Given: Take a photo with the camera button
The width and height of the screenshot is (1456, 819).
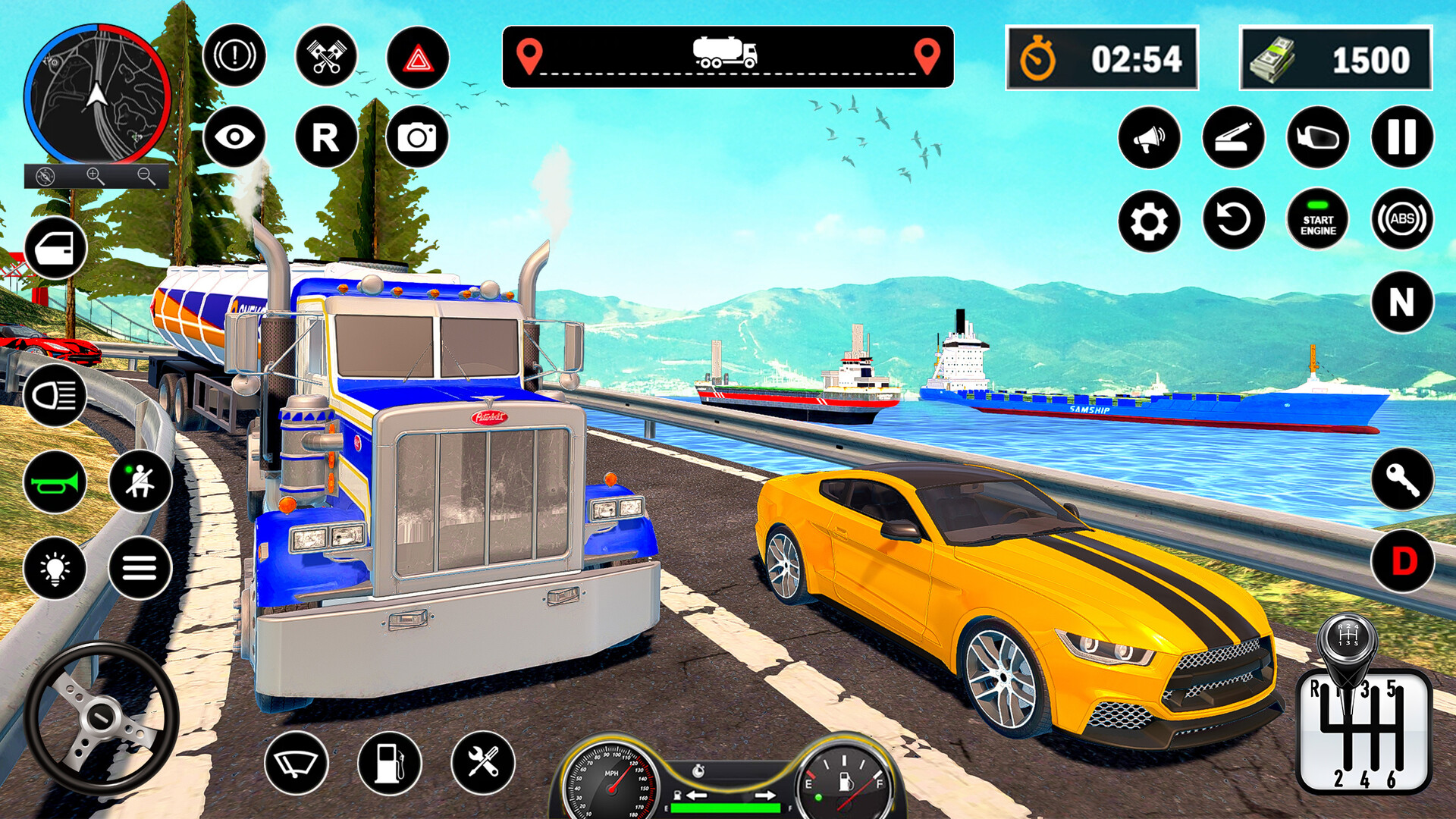Looking at the screenshot, I should tap(417, 137).
